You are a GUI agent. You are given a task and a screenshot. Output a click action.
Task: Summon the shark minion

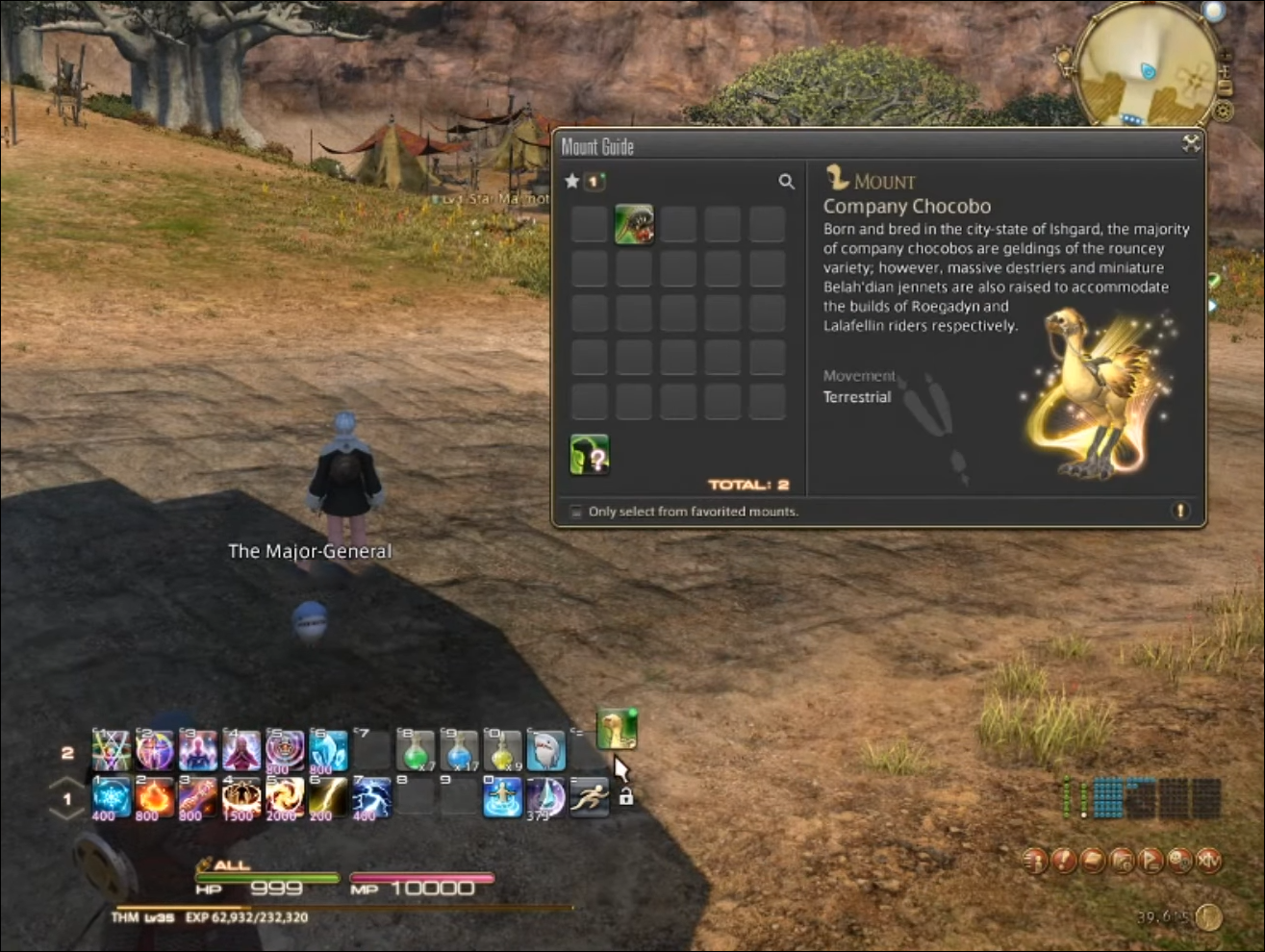545,750
